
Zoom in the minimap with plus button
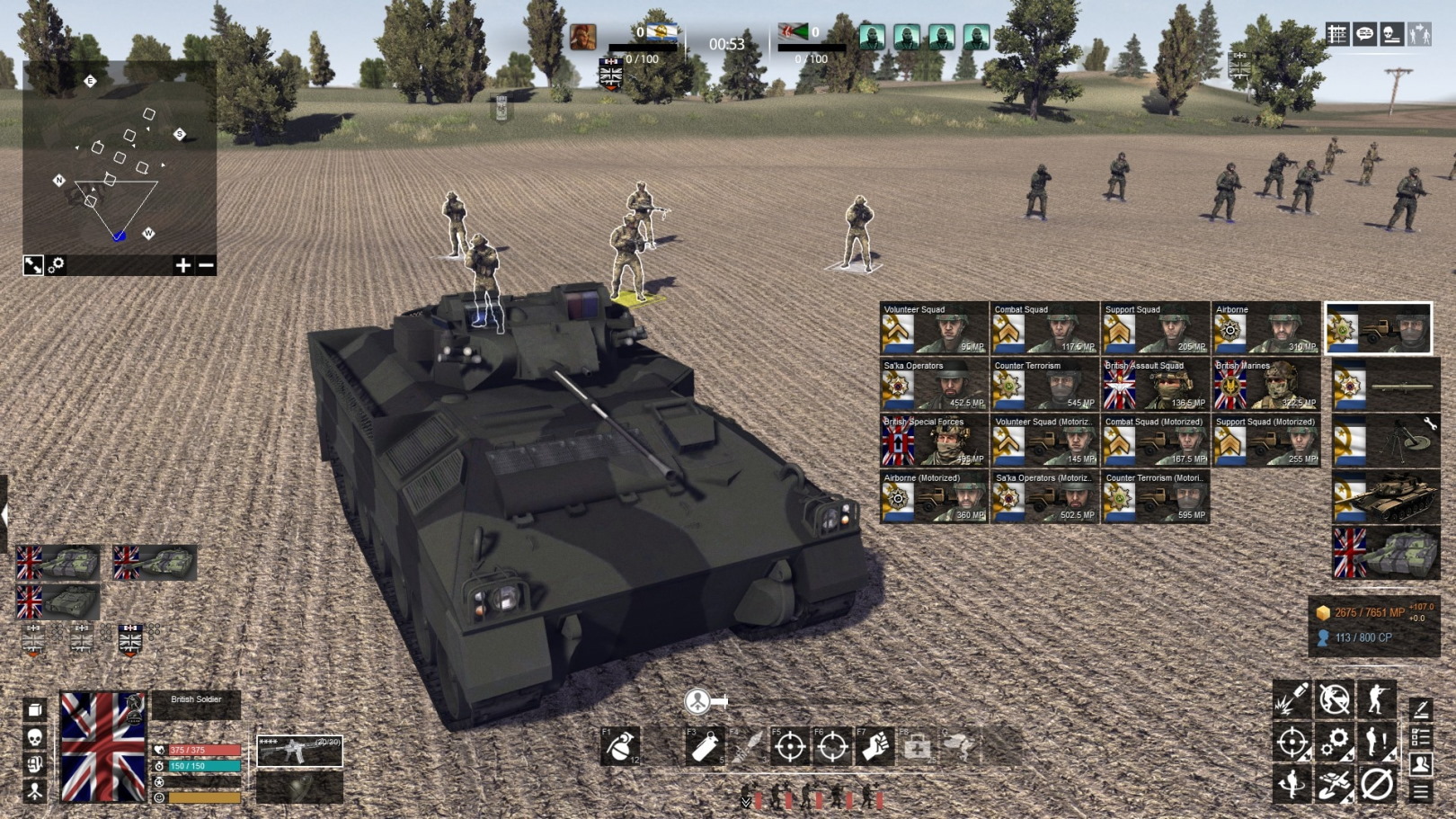(x=183, y=265)
